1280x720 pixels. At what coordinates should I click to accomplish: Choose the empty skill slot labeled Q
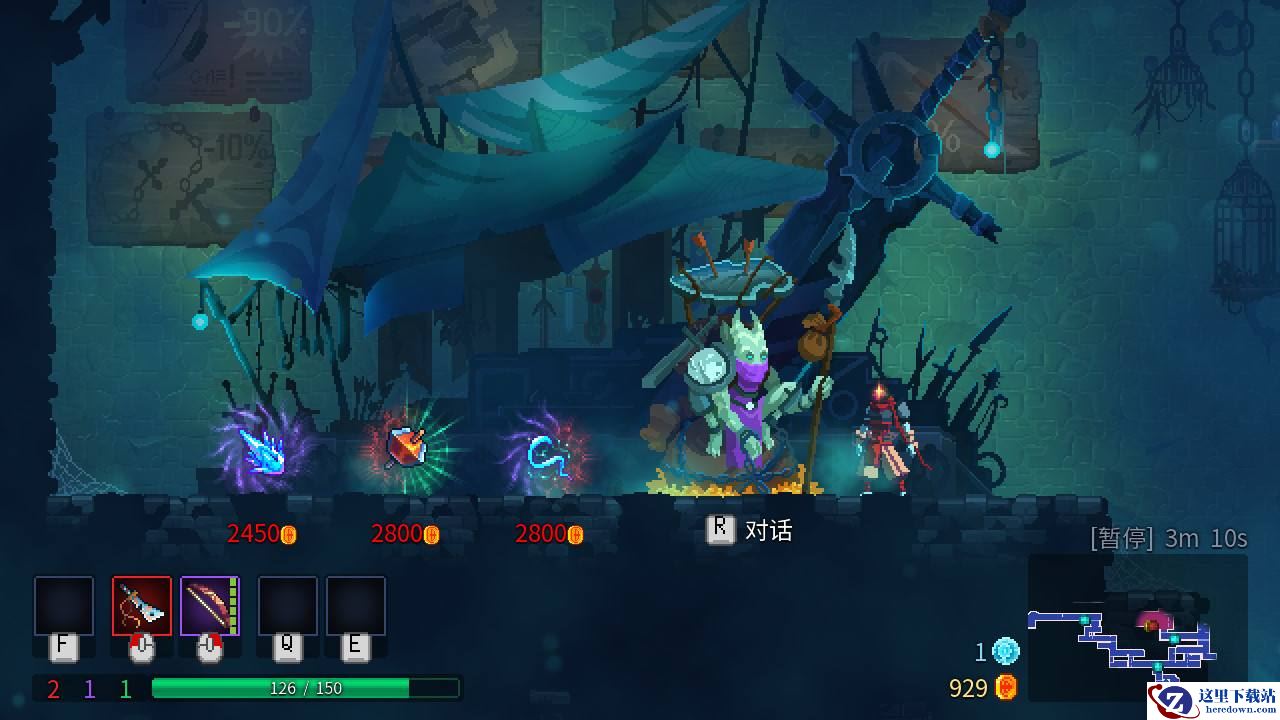[x=288, y=606]
